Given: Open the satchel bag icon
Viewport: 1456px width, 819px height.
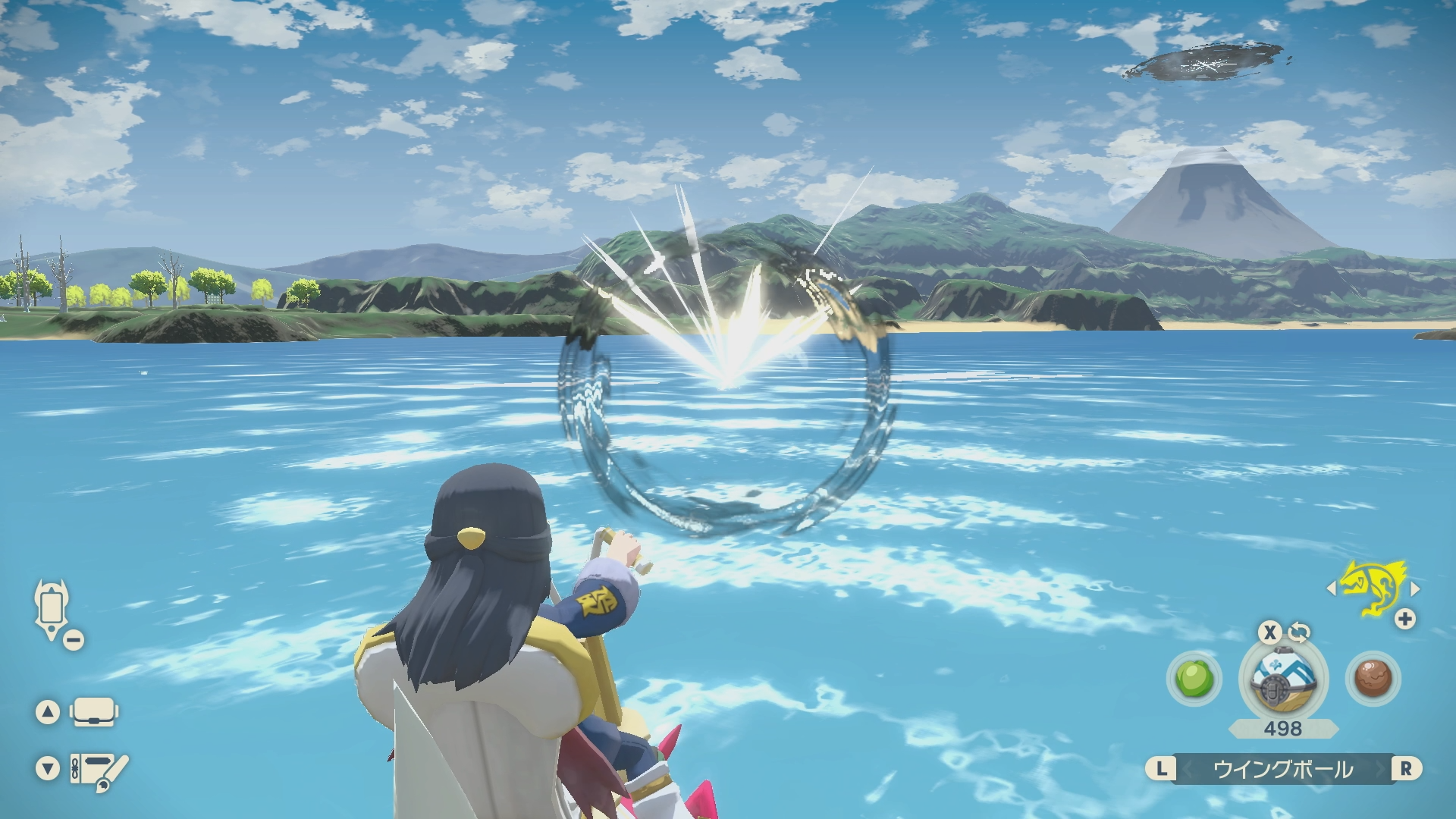Looking at the screenshot, I should (x=93, y=712).
